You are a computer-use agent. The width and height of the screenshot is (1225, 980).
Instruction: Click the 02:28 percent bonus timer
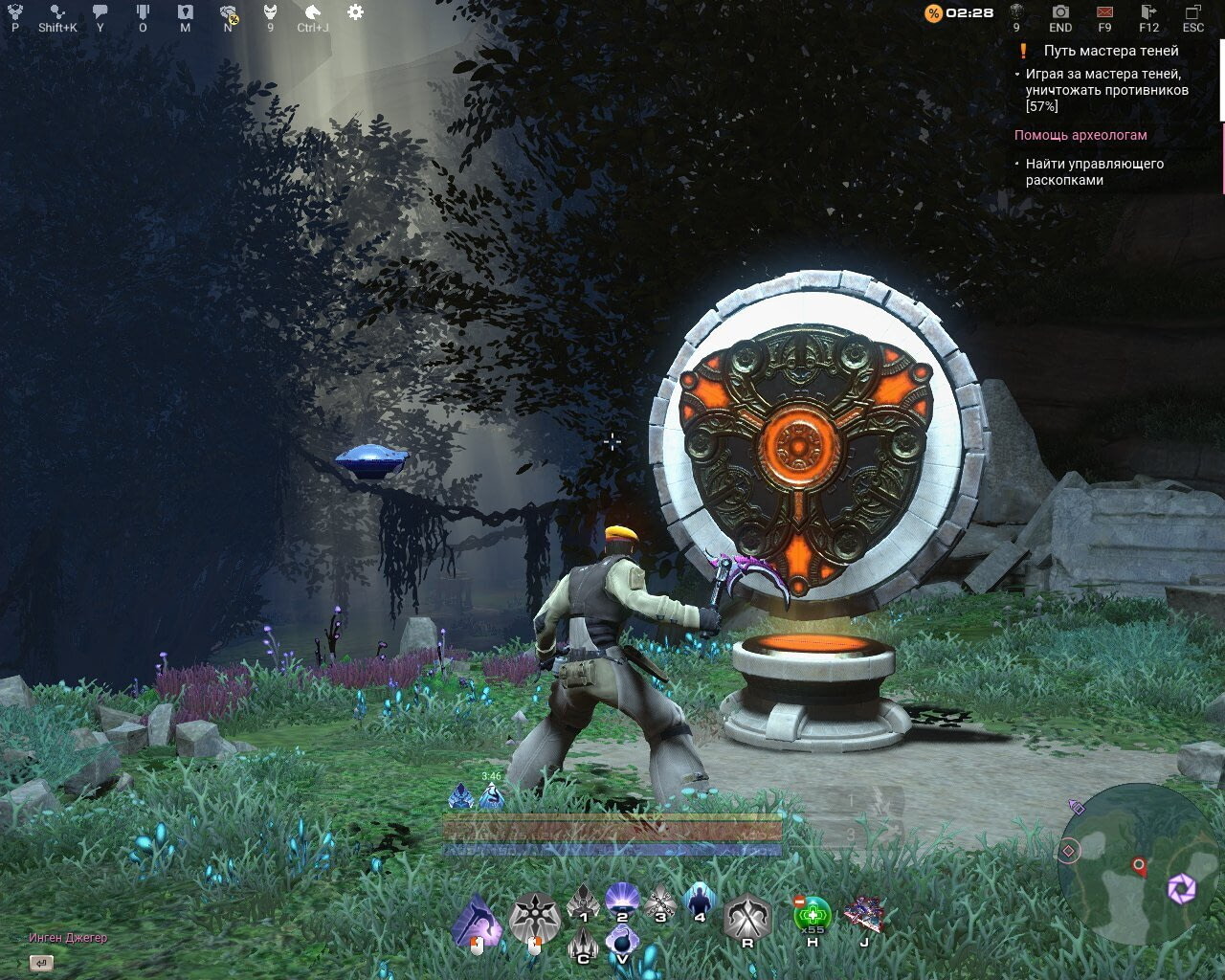click(962, 13)
